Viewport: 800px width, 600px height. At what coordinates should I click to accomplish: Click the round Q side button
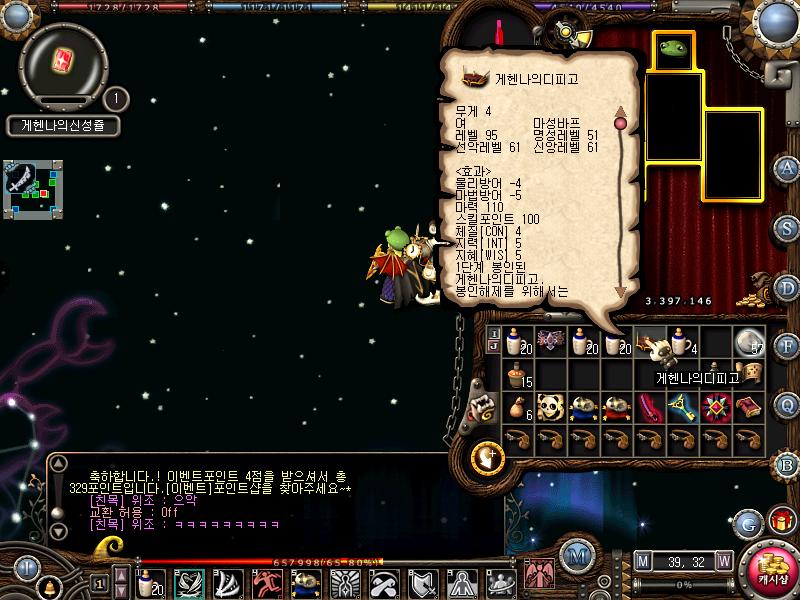(788, 405)
